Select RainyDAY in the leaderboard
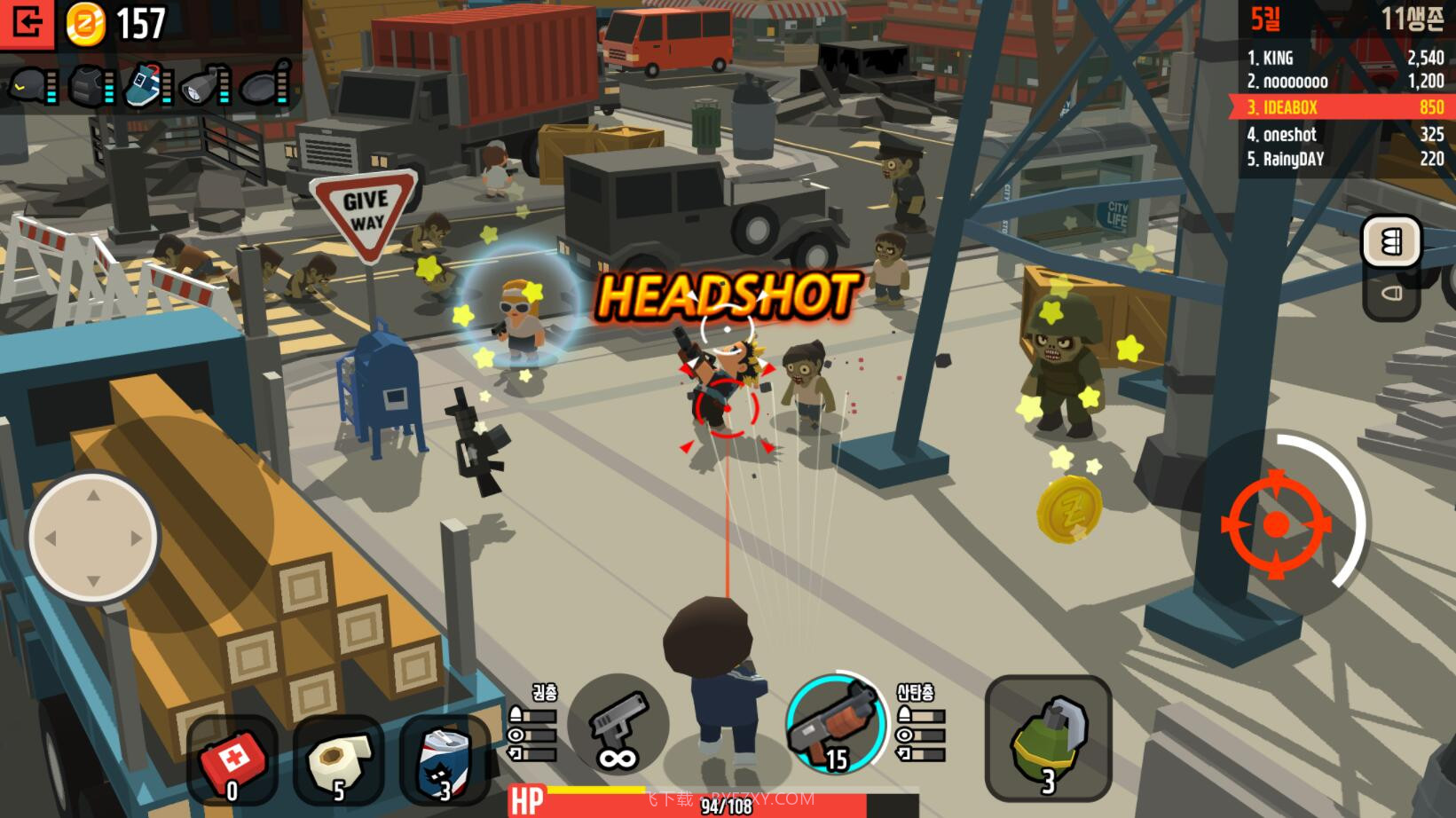The height and width of the screenshot is (818, 1456). (x=1343, y=159)
